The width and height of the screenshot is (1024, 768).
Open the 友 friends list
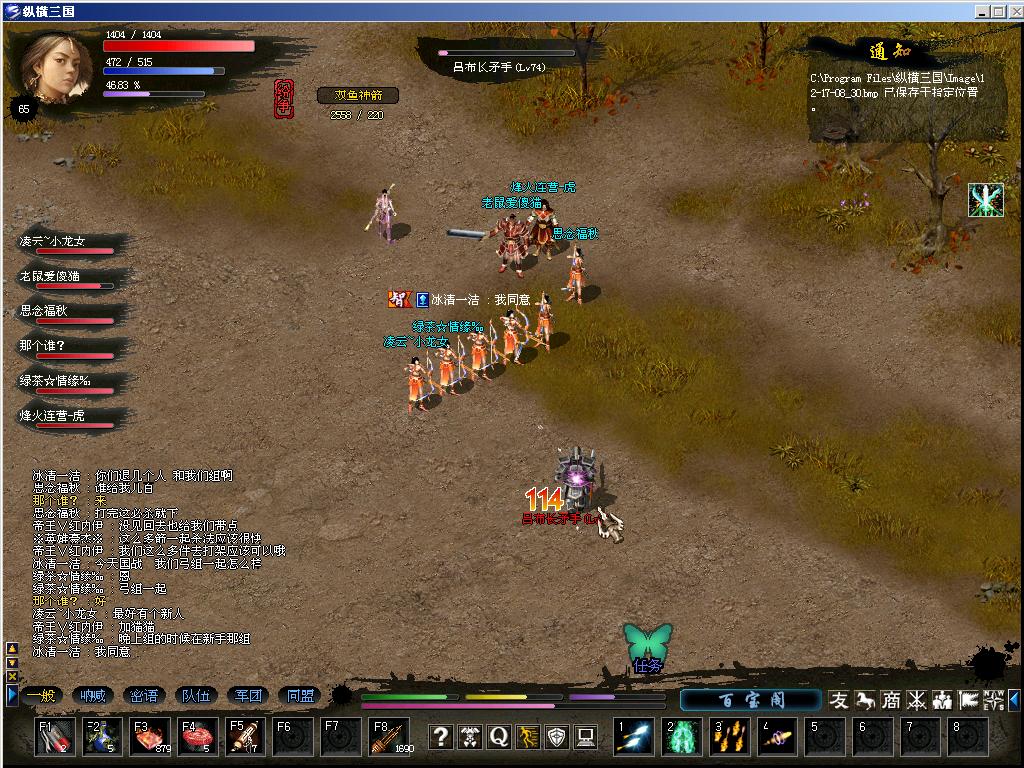point(839,700)
